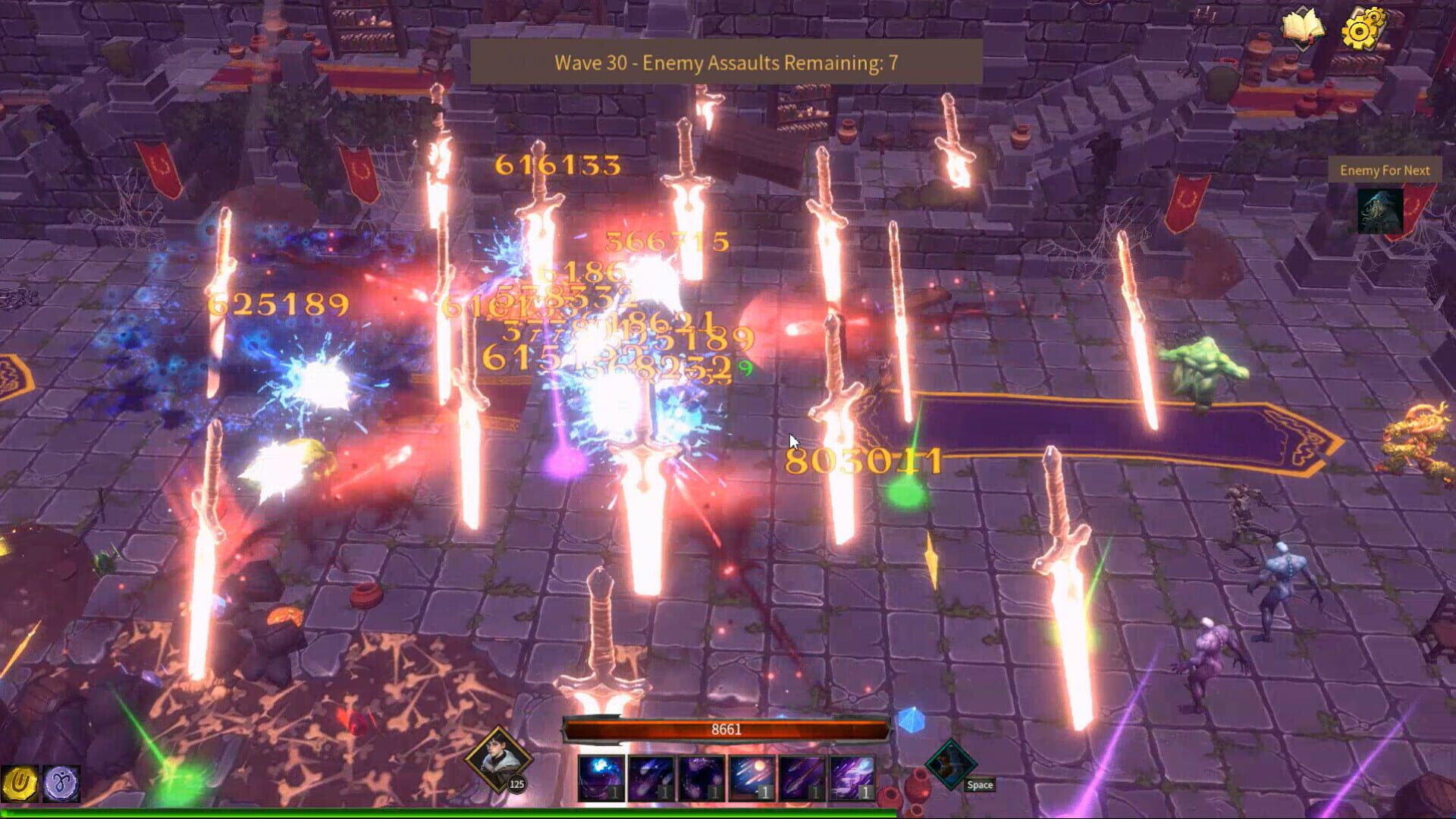The image size is (1456, 819).
Task: Click the character portrait showing level 125
Action: click(x=500, y=758)
